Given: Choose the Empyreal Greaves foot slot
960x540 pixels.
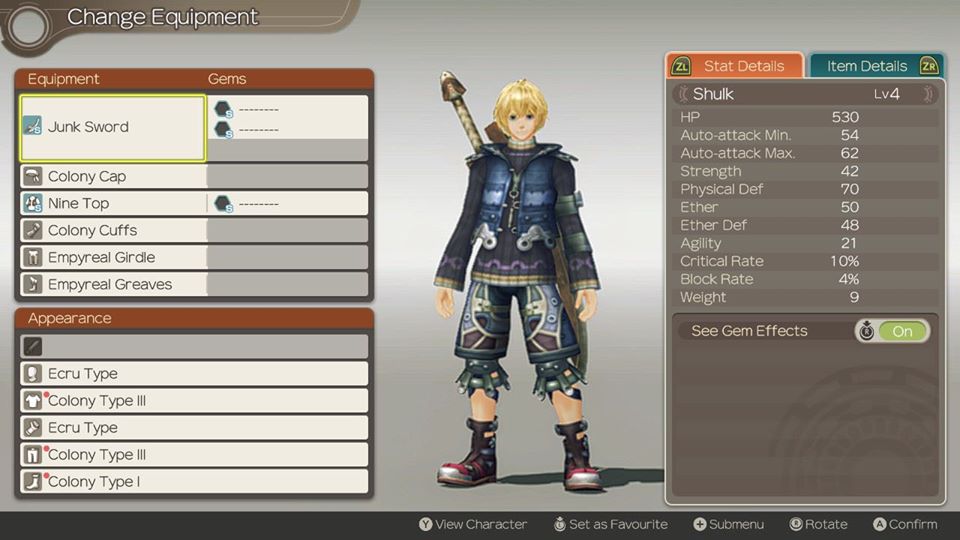Looking at the screenshot, I should (113, 284).
